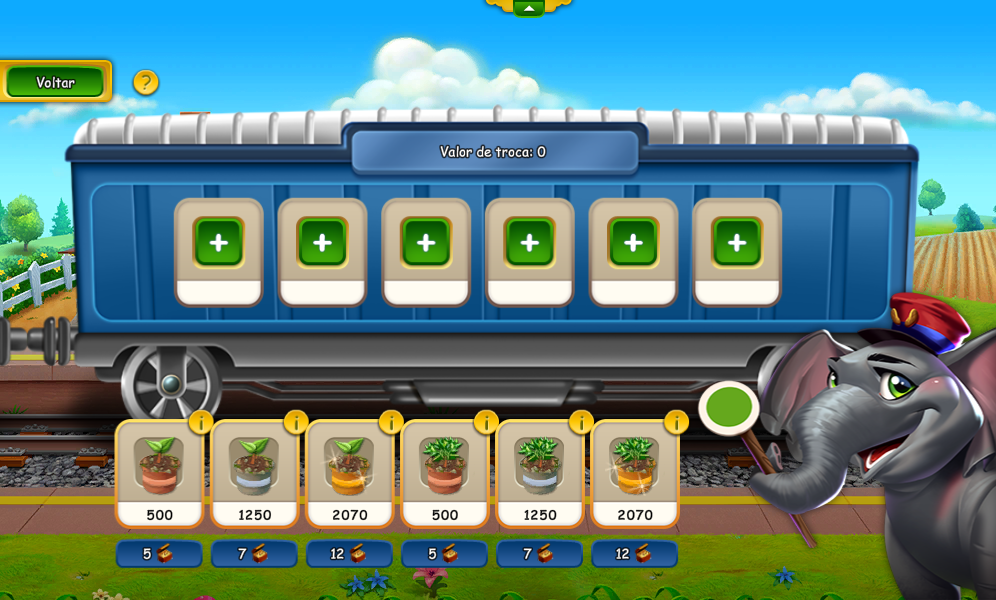
Task: Show info for the clay pot bush card
Action: click(x=486, y=422)
